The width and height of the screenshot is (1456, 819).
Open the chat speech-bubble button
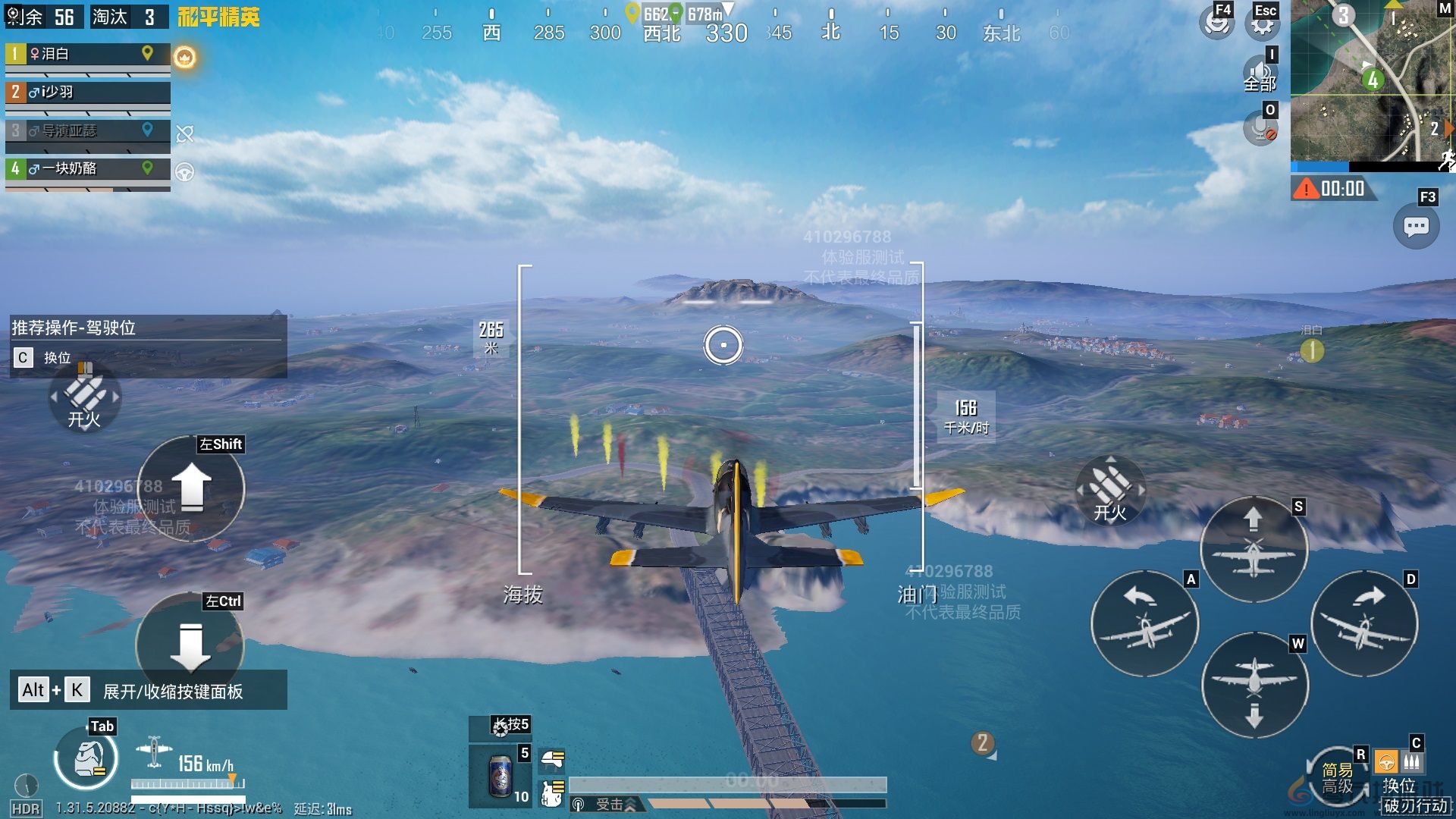(x=1416, y=227)
